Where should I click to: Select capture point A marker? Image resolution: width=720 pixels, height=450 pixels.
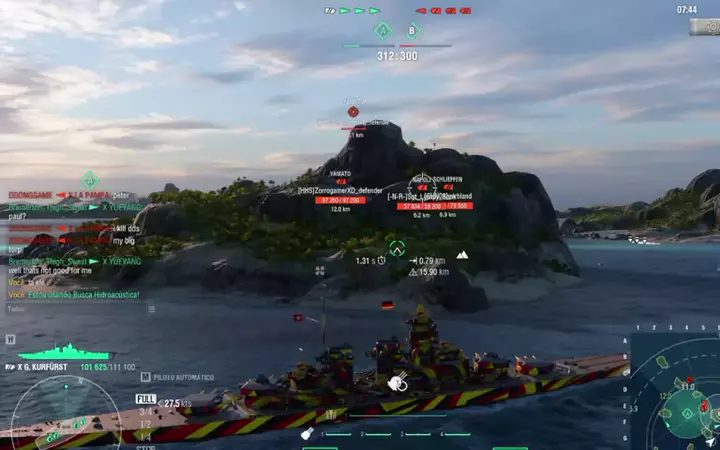coord(383,31)
